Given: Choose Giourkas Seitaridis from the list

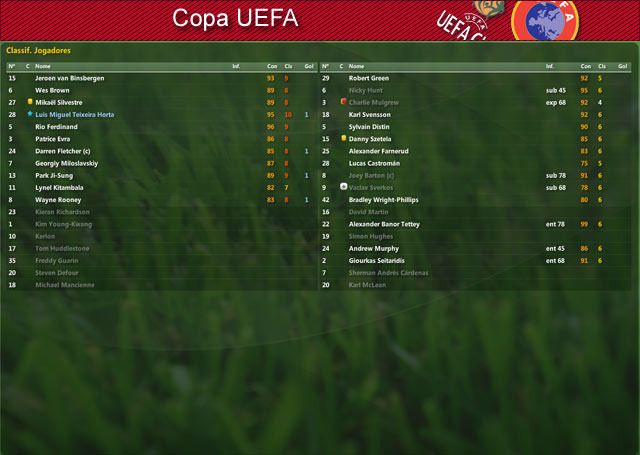Looking at the screenshot, I should coord(376,261).
